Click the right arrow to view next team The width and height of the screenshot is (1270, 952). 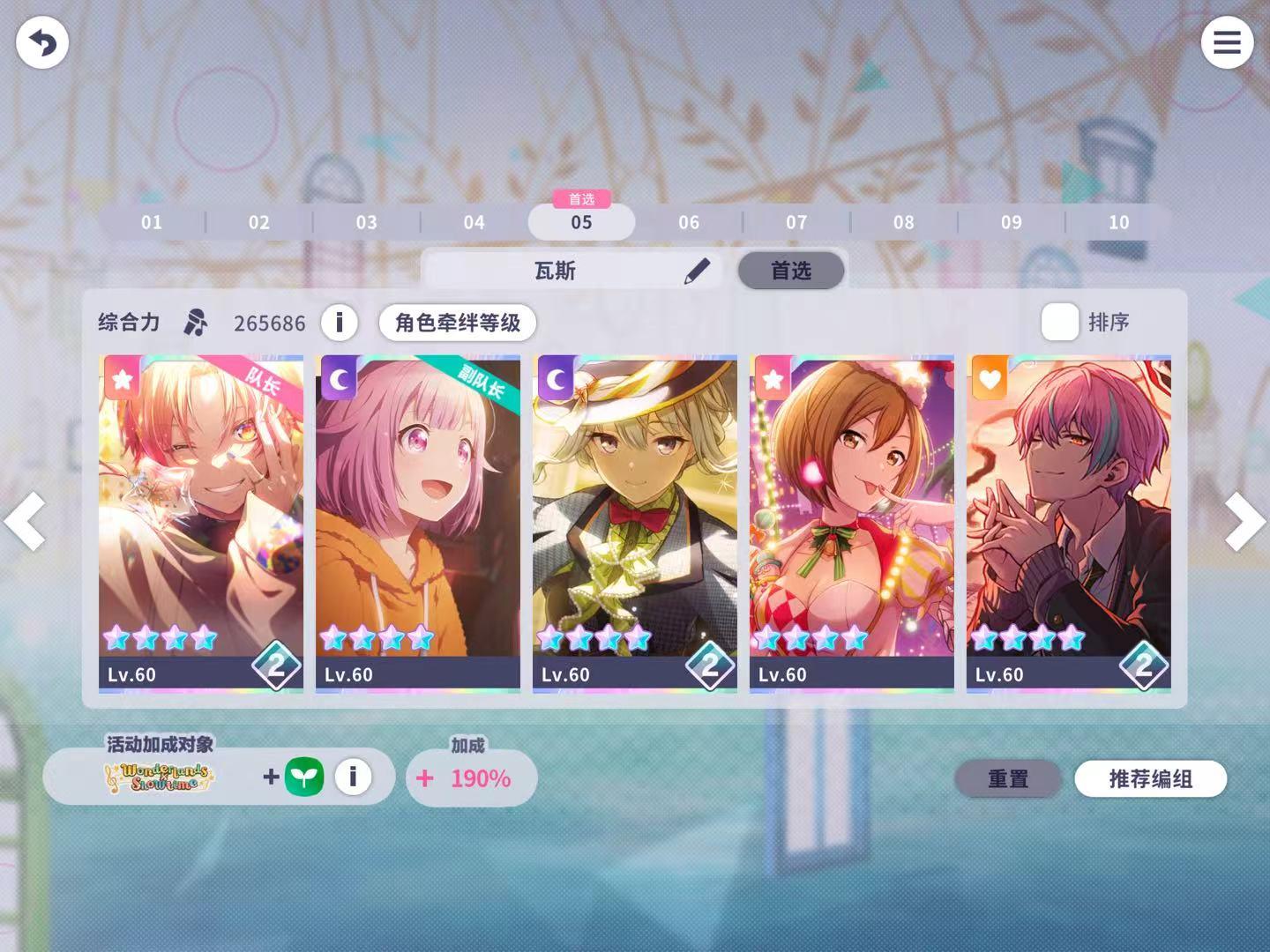(1244, 522)
